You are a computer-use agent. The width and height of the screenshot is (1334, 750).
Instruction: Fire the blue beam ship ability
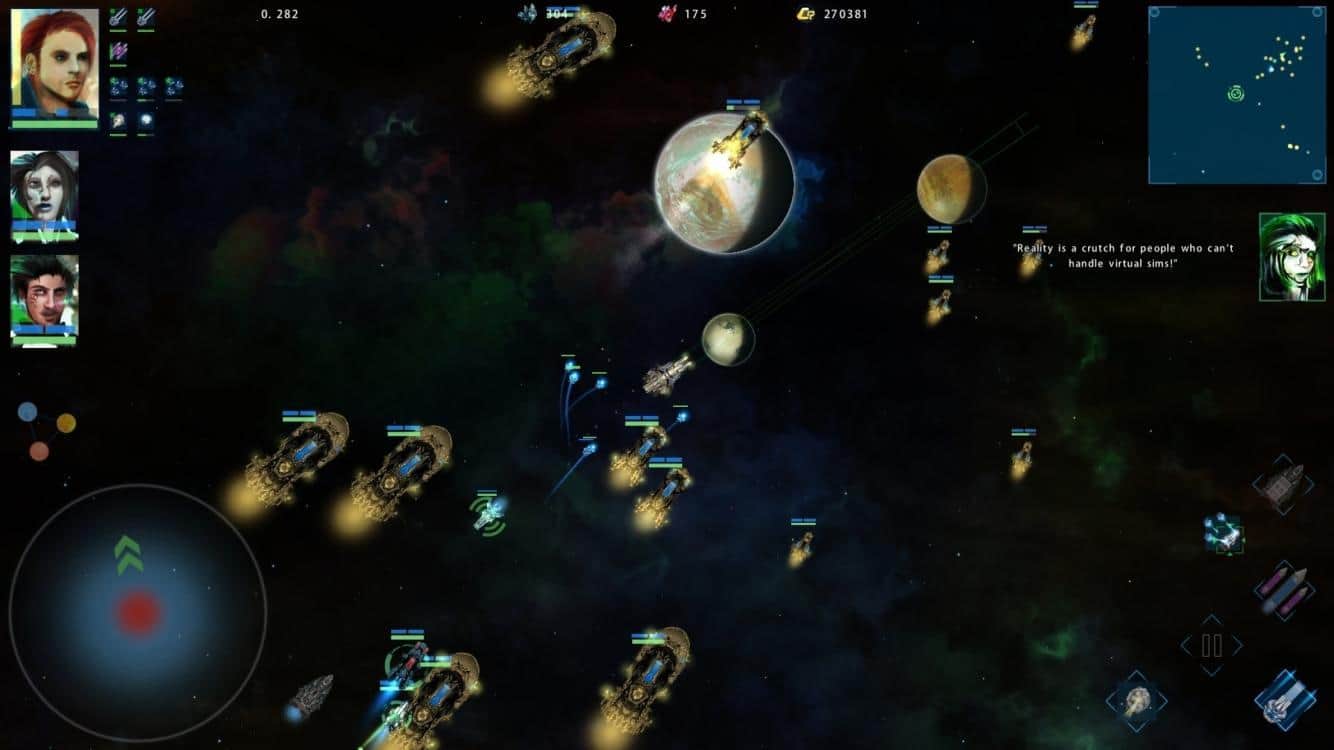coord(1283,700)
